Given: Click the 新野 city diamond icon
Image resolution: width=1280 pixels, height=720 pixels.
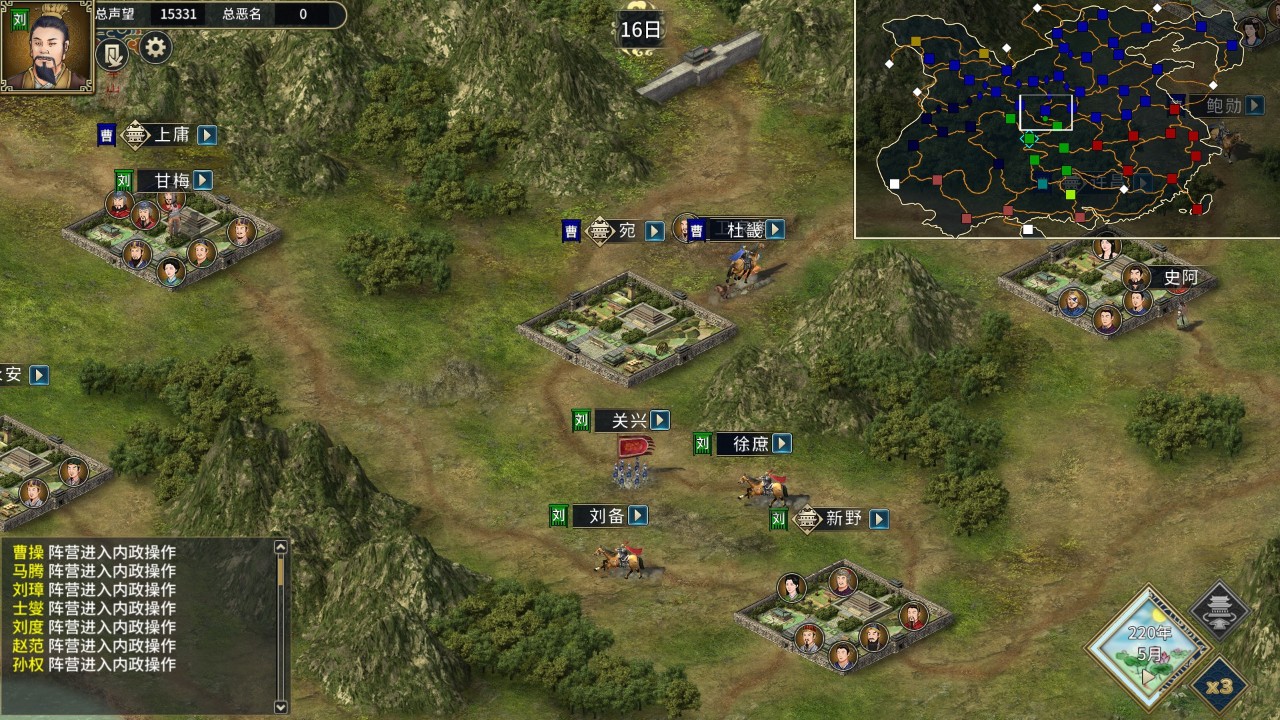Looking at the screenshot, I should coord(807,519).
